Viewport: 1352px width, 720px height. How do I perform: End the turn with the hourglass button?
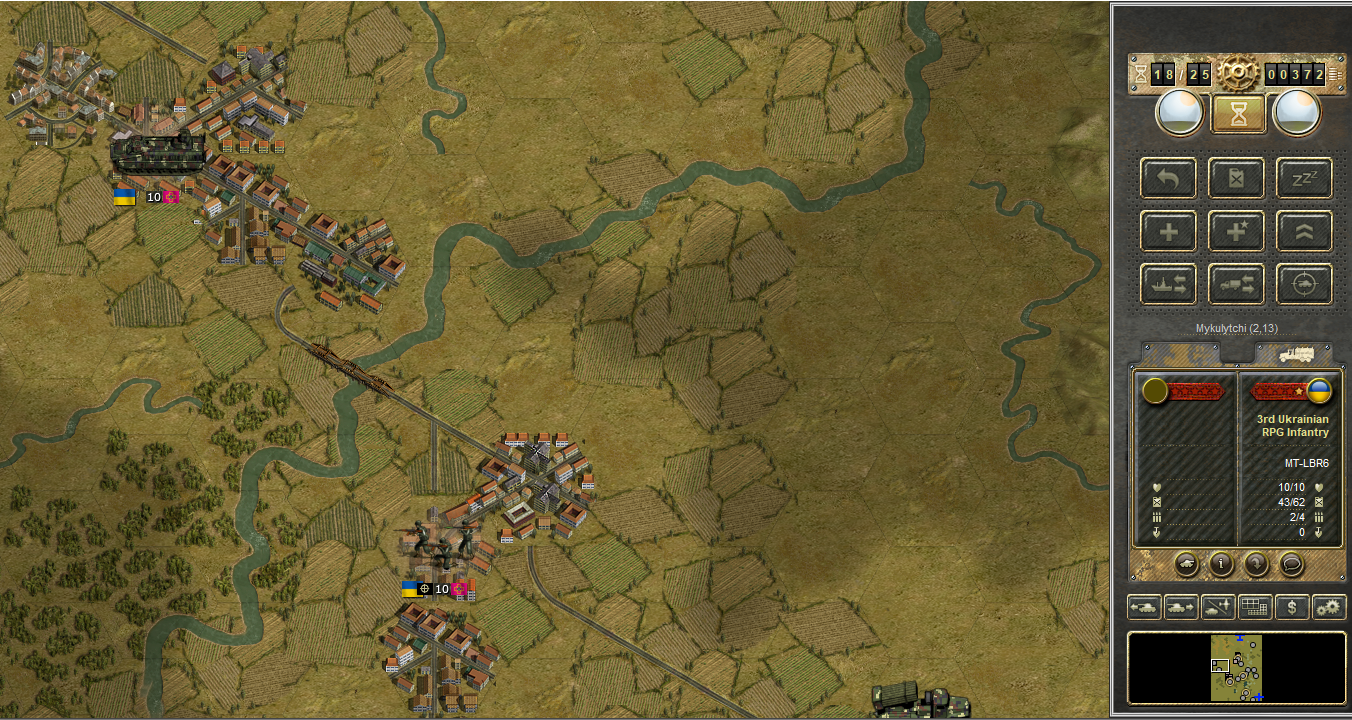[1238, 113]
